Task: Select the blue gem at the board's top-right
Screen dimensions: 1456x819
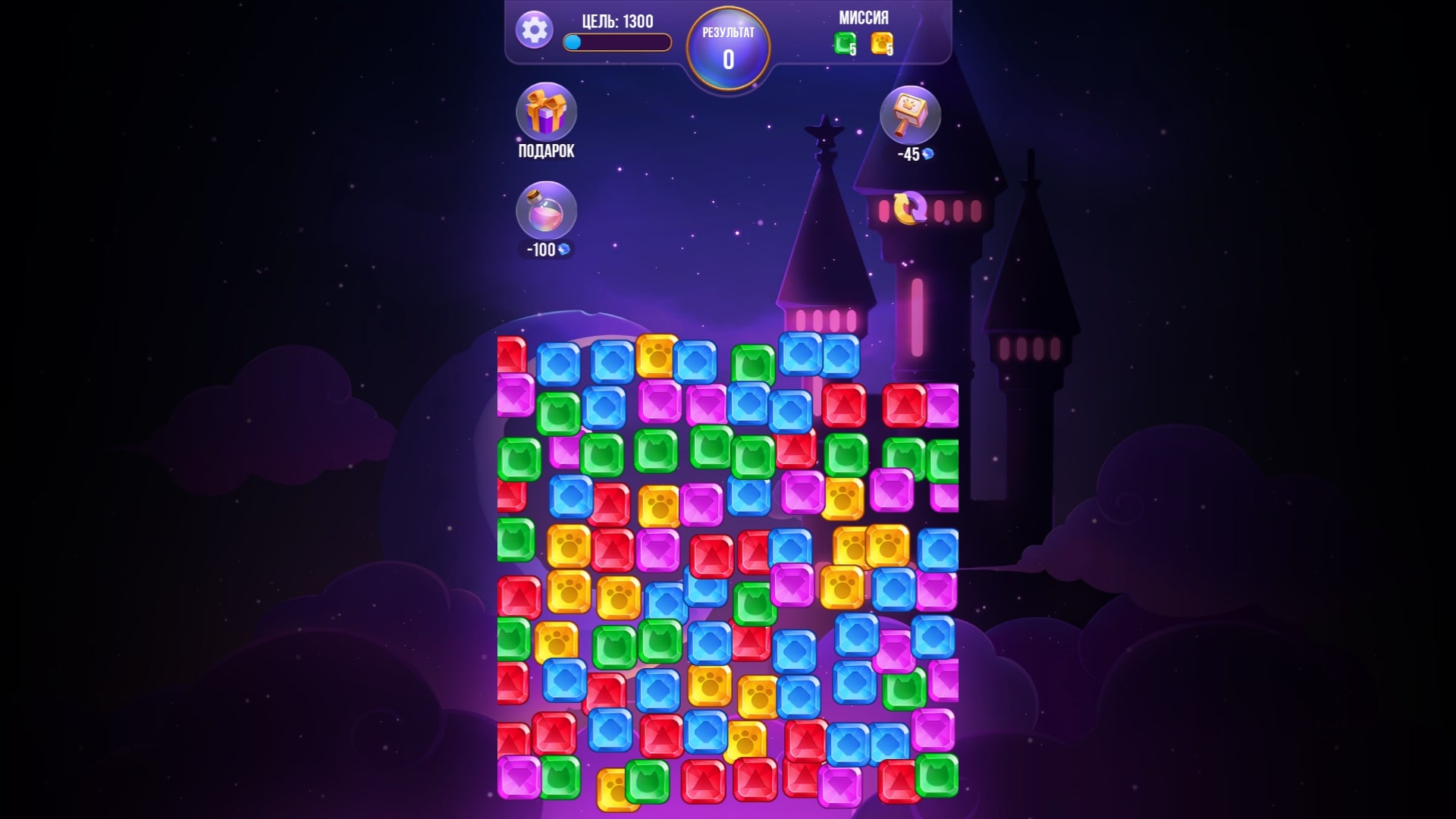Action: tap(842, 355)
